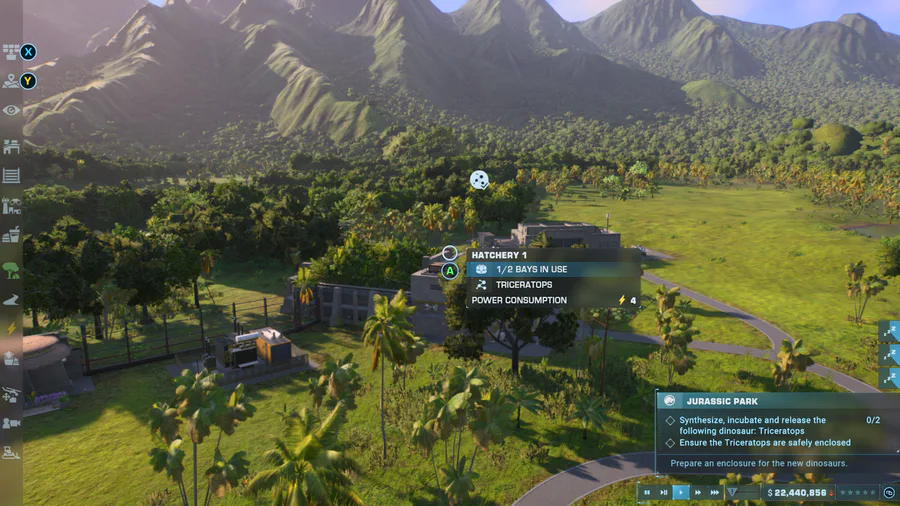
Task: Open the nature tree build category
Action: pyautogui.click(x=12, y=268)
